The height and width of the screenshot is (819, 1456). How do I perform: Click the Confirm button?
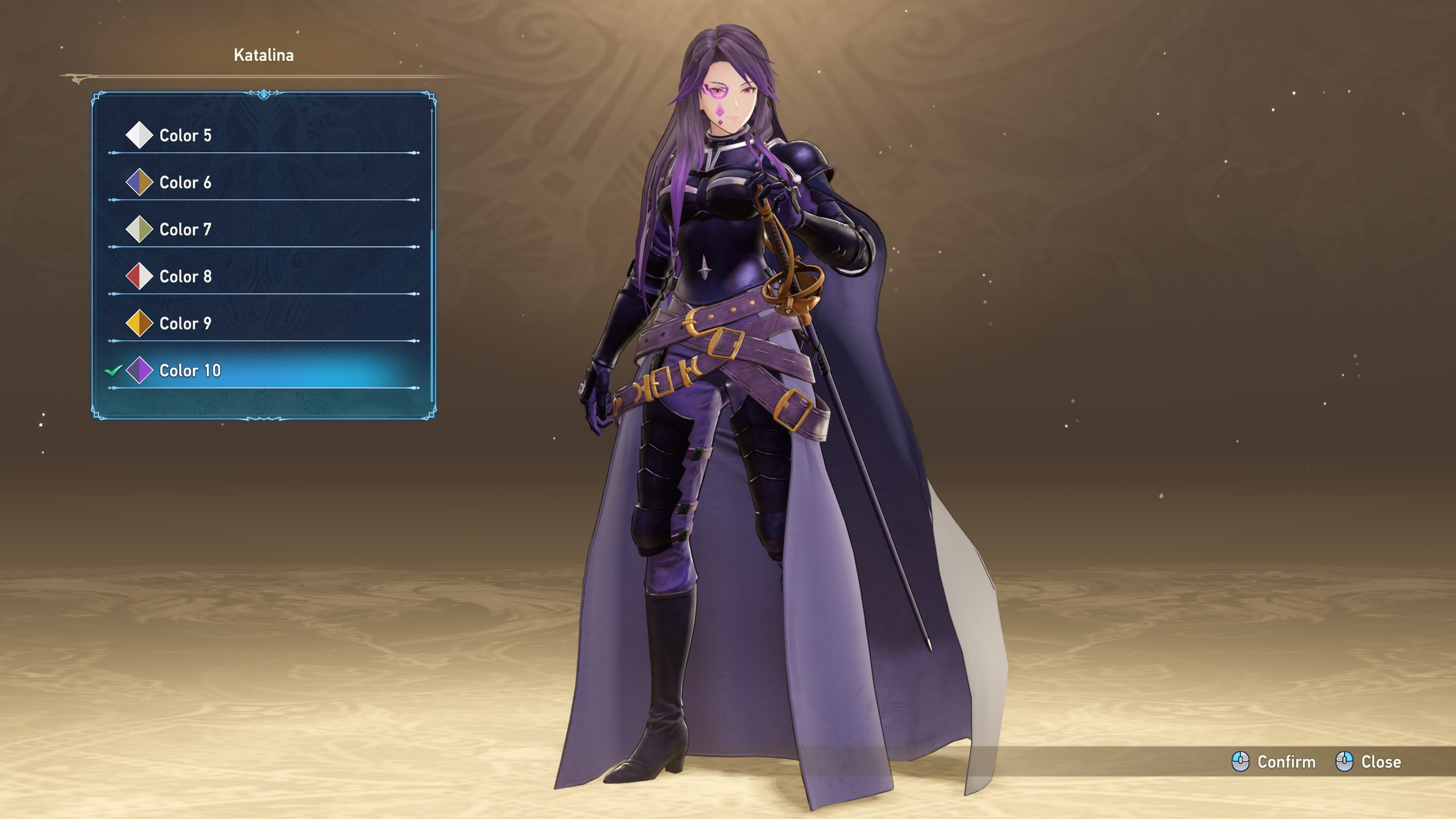[1274, 762]
